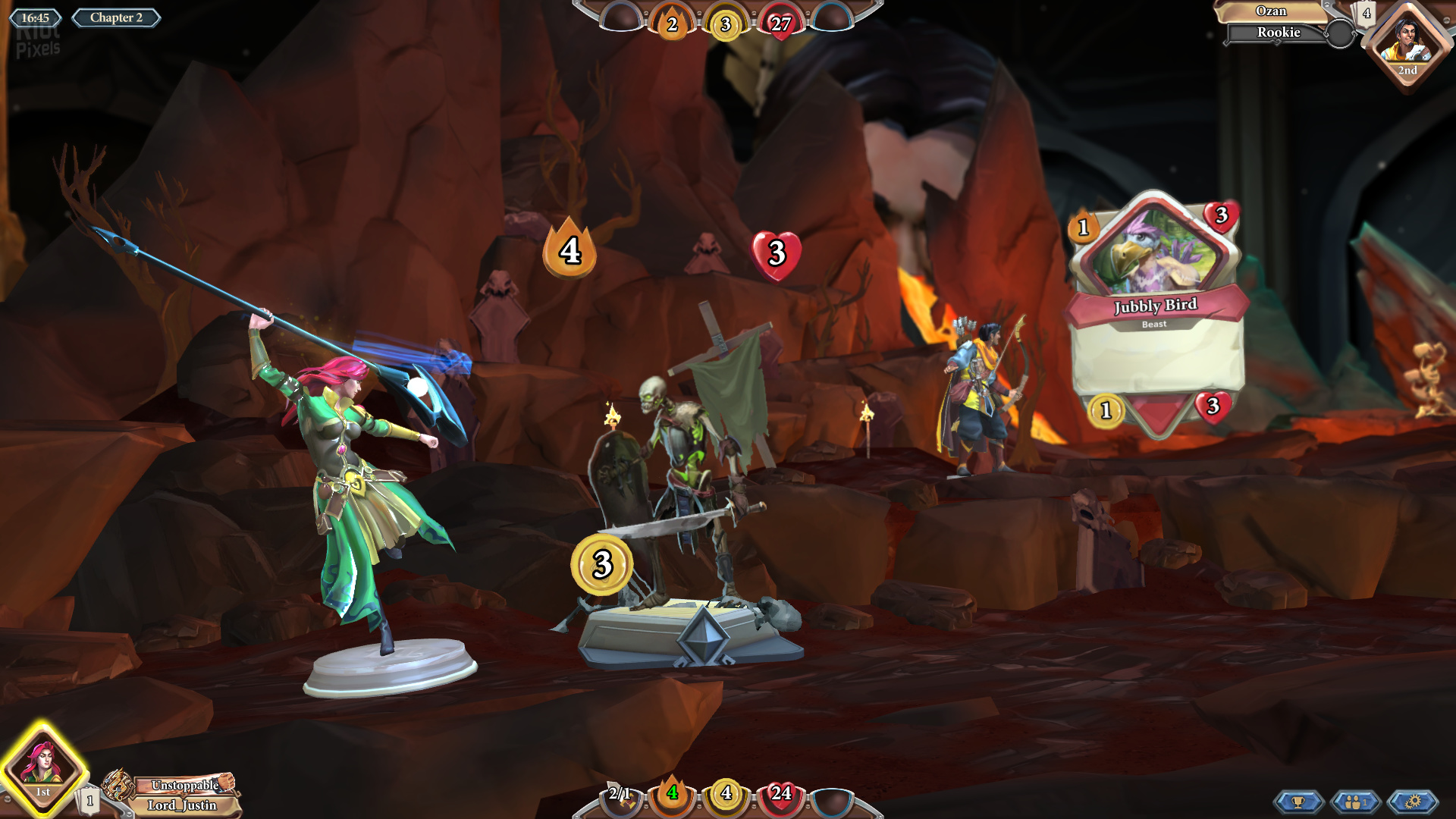Click the dragon rank emblem beside Unstoppable
Screen dimensions: 1456x819
click(x=118, y=784)
